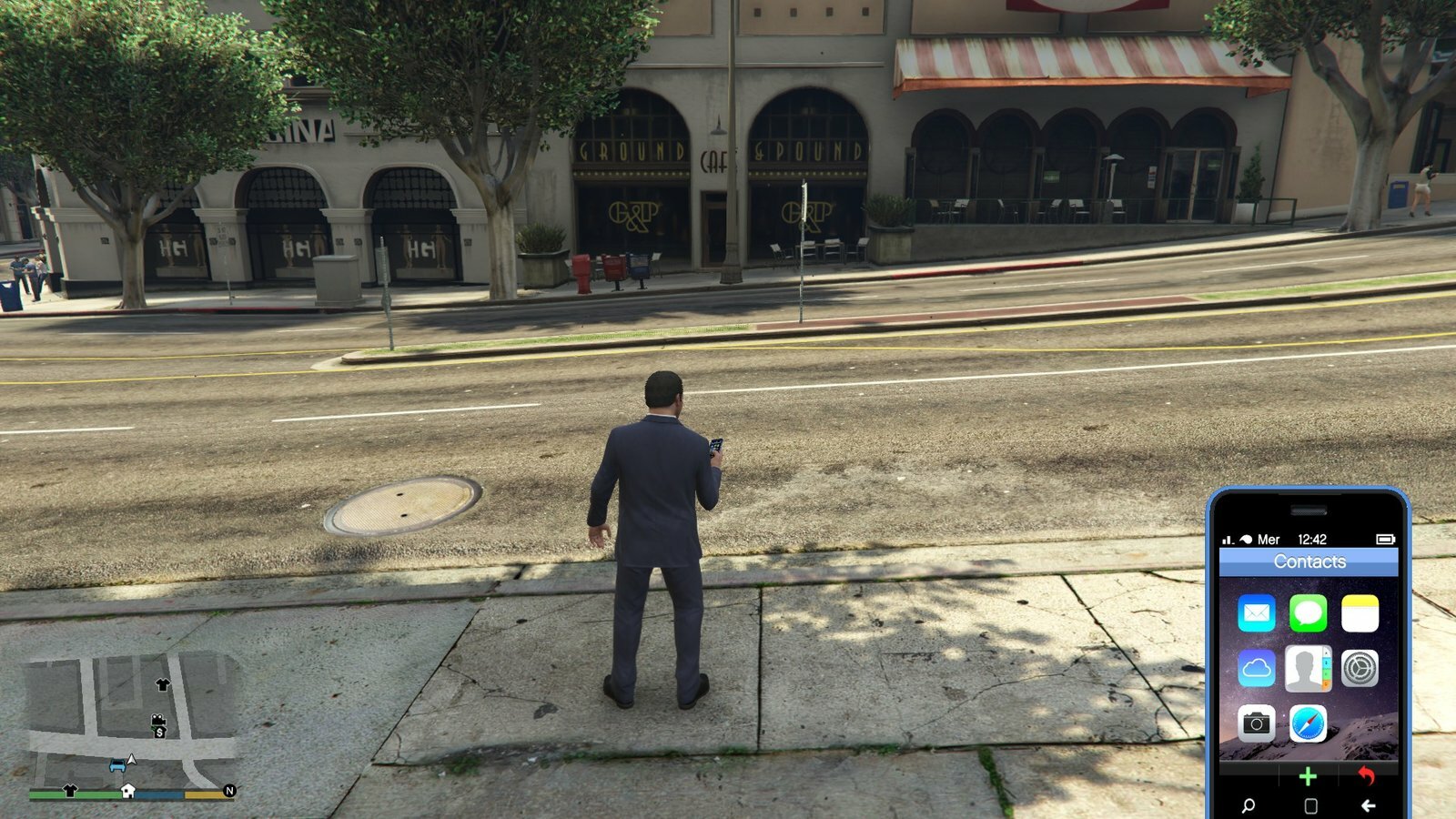The image size is (1456, 819).
Task: Open the compass browser app
Action: pos(1308,723)
